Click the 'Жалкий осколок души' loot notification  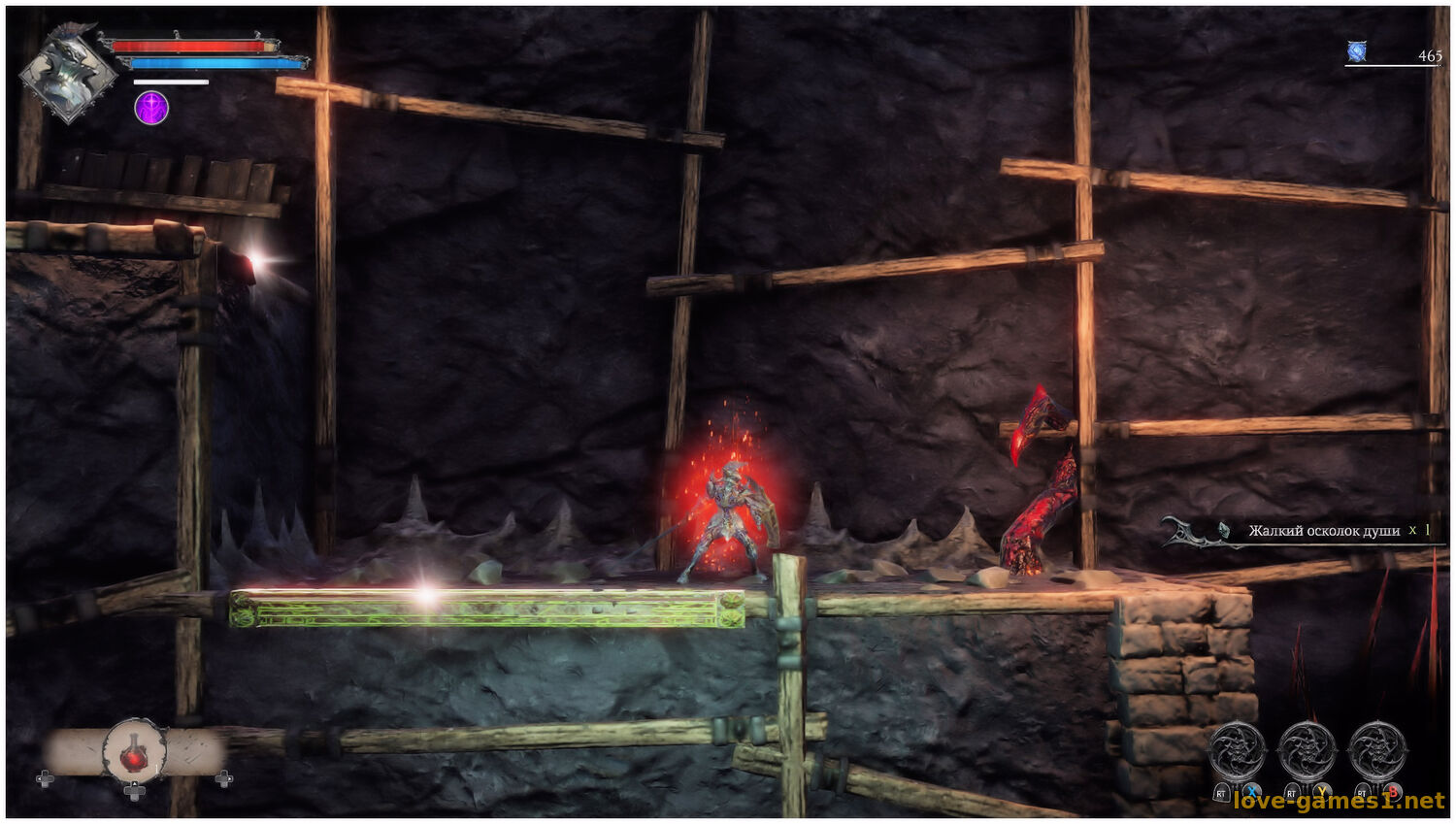click(1323, 531)
